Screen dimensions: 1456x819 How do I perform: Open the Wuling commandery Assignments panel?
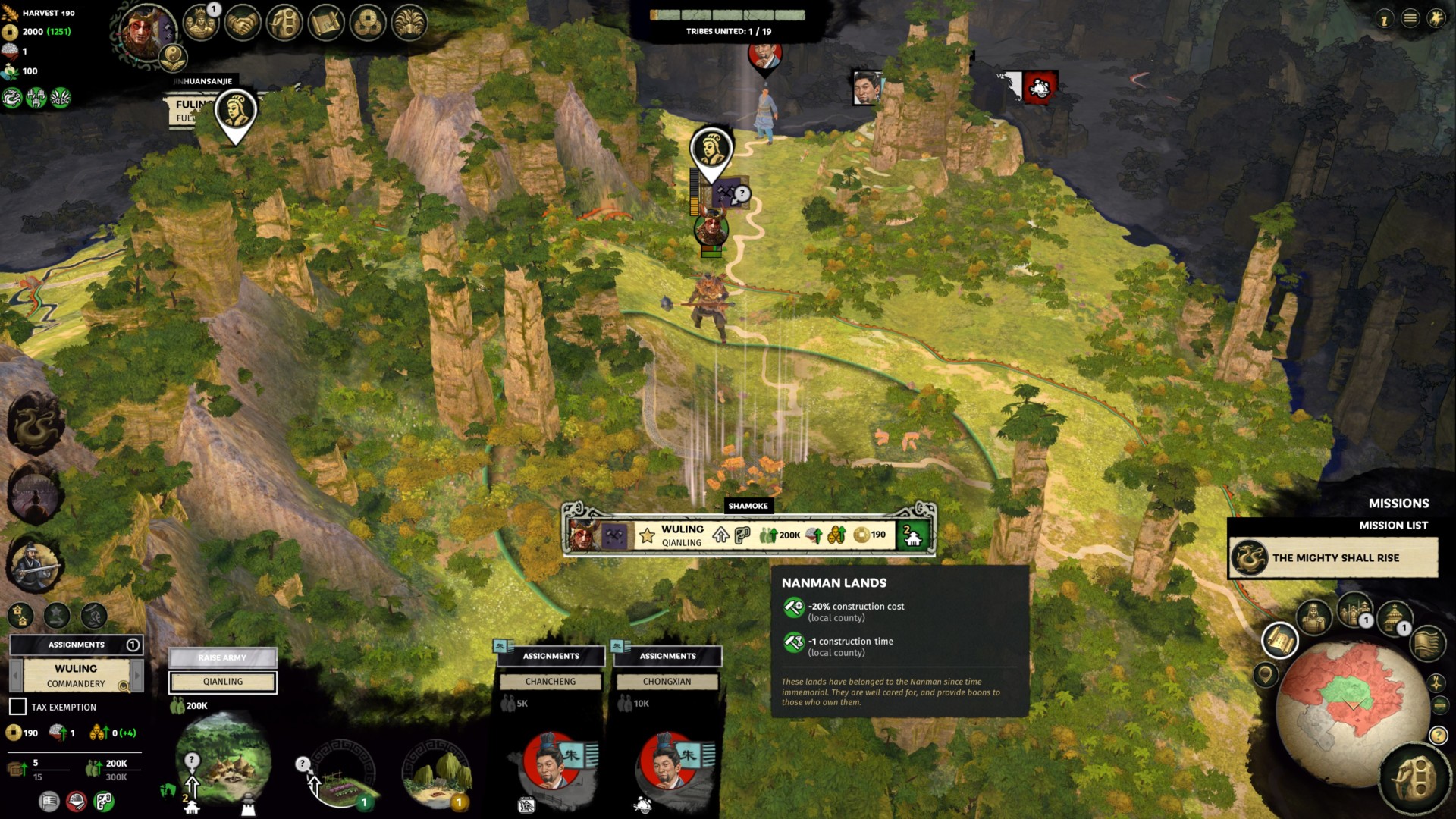(x=76, y=645)
